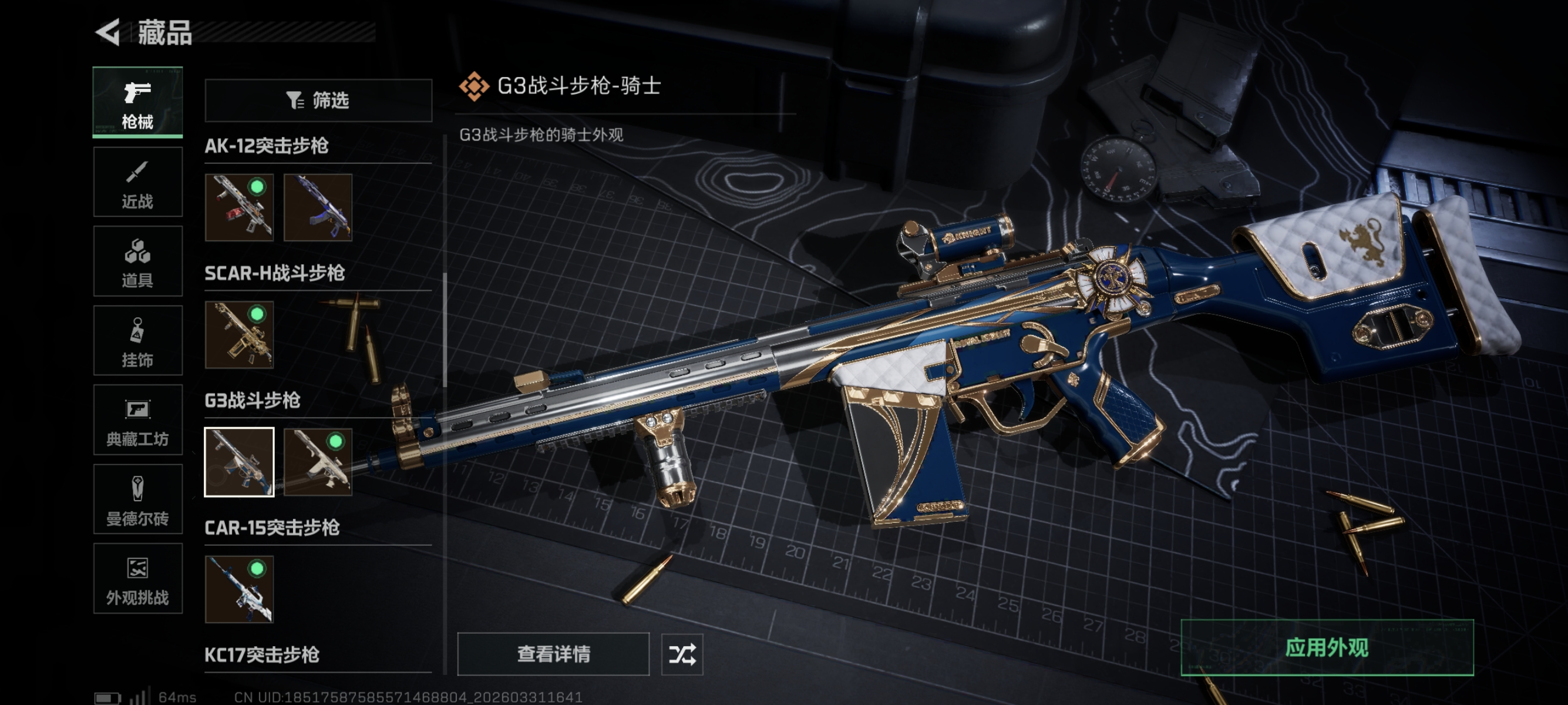Select the highlighted G3 knight skin thumbnail
1568x705 pixels.
point(239,462)
